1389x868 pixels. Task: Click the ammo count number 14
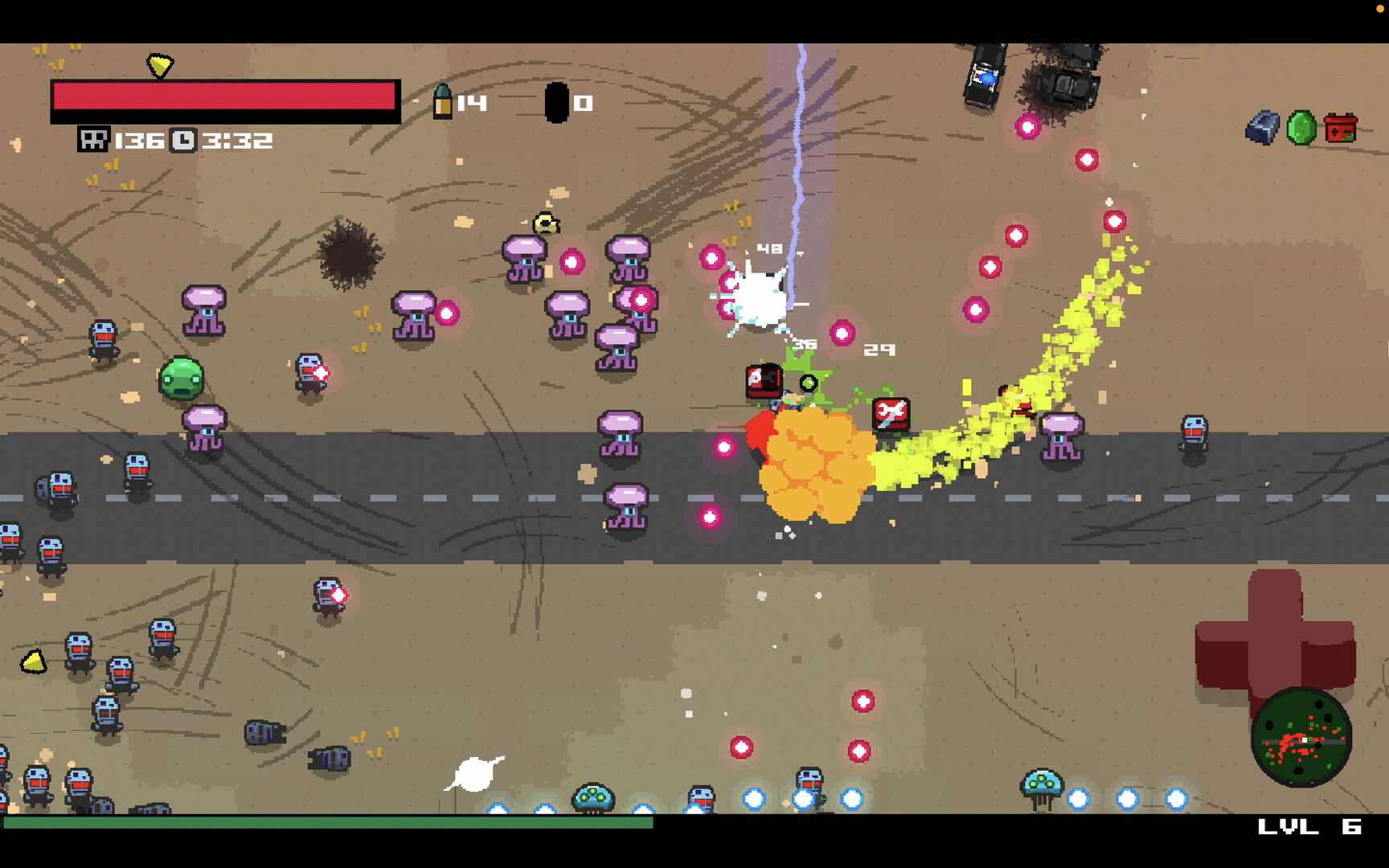point(471,103)
